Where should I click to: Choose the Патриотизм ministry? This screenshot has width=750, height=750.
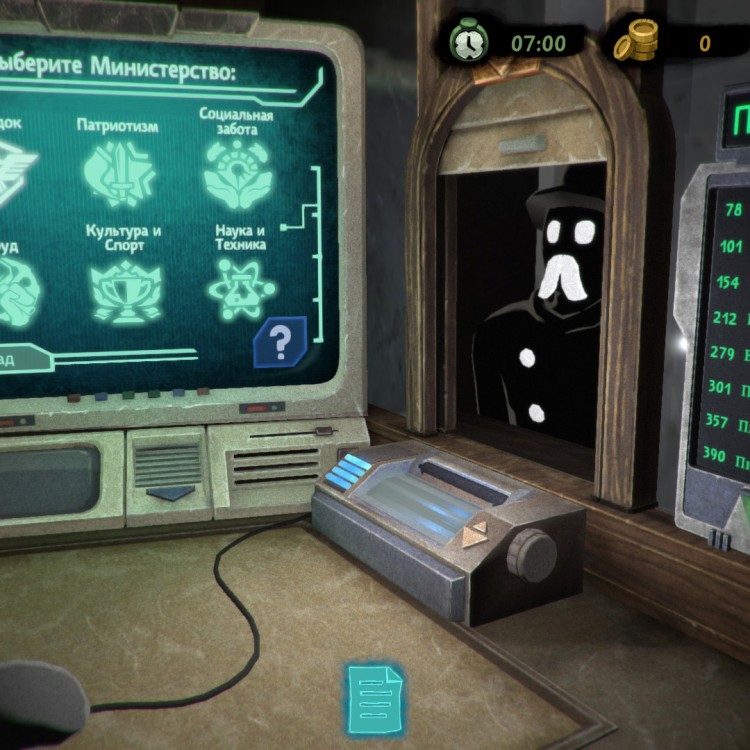click(118, 171)
